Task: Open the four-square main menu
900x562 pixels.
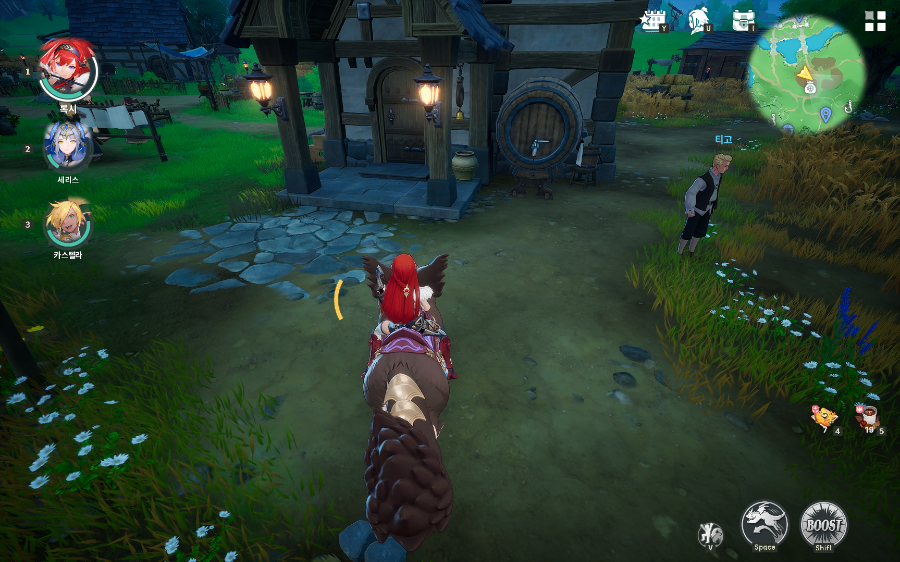Action: click(x=875, y=22)
